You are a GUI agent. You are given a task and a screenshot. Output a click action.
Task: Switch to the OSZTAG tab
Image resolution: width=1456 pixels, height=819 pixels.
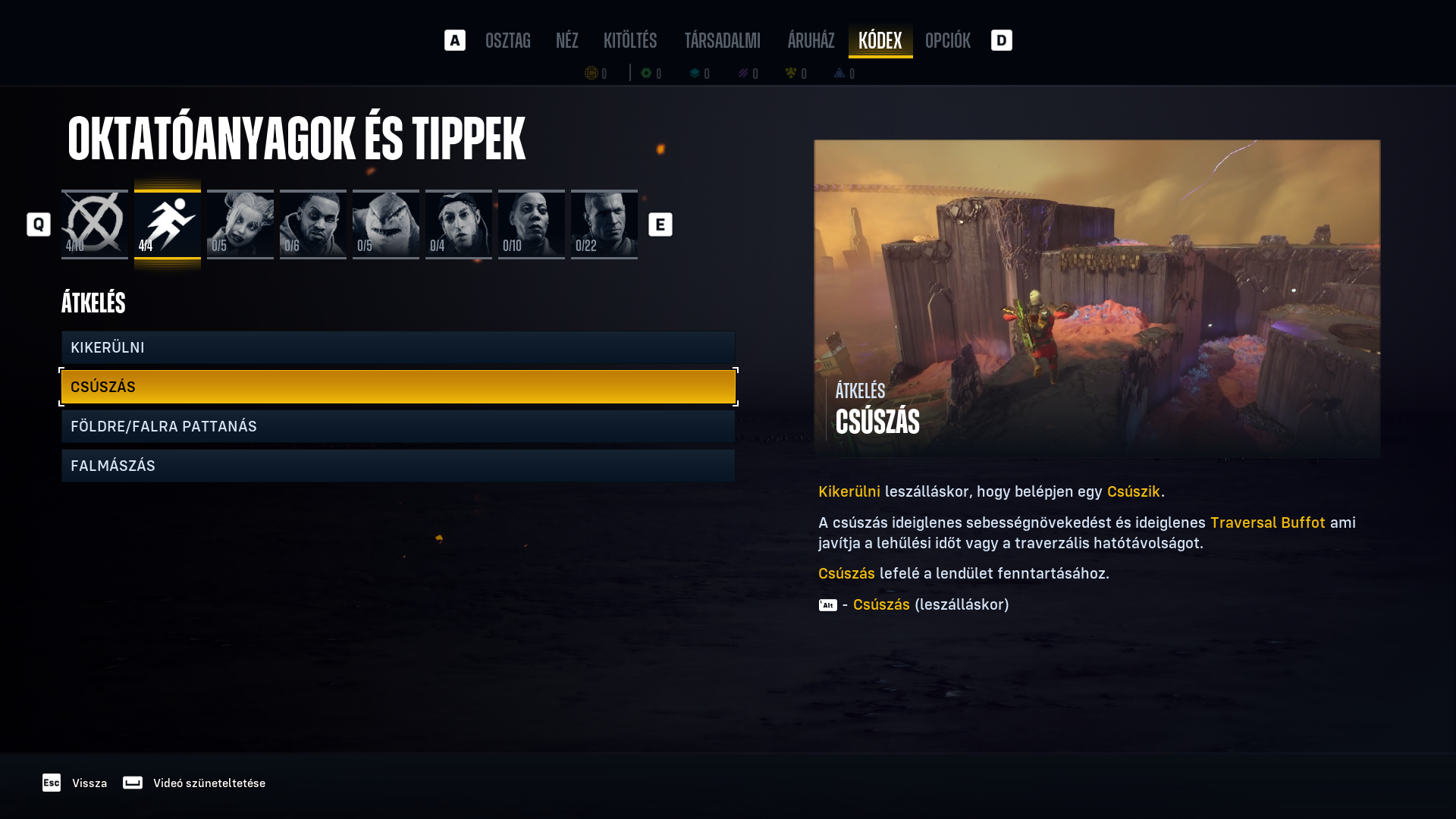tap(507, 40)
